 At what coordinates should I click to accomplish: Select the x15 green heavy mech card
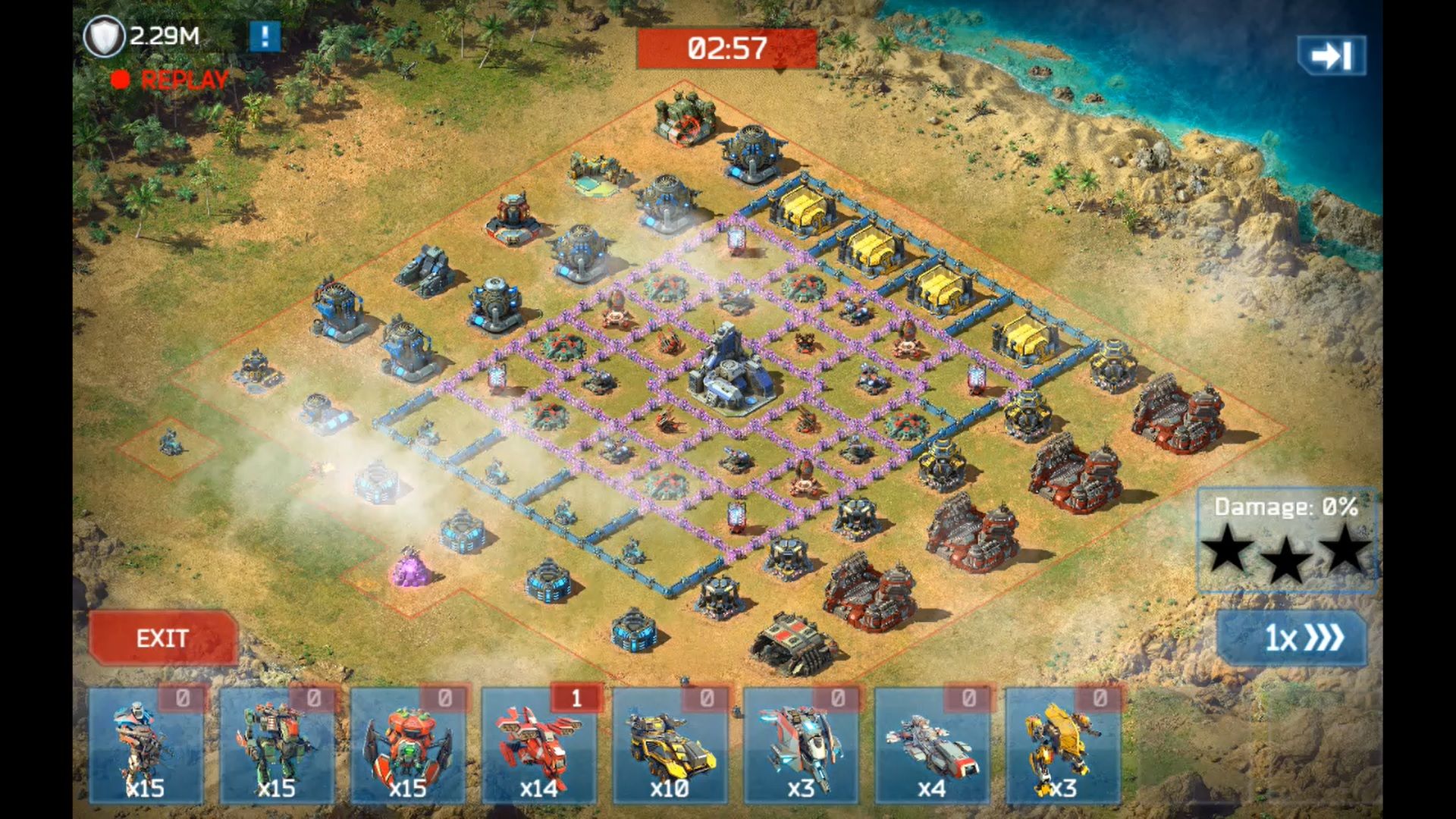click(277, 746)
